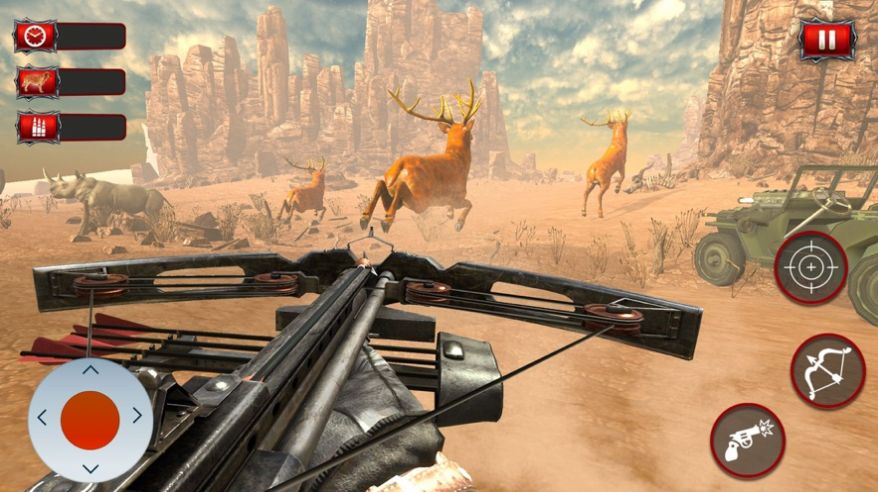Image resolution: width=878 pixels, height=492 pixels.
Task: Move back with the joystick down arrow
Action: coord(90,467)
